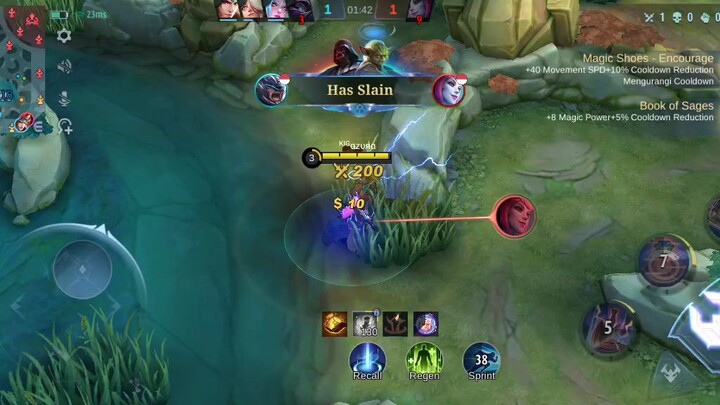Select the golden boots item slot
This screenshot has height=405, width=720.
(335, 324)
